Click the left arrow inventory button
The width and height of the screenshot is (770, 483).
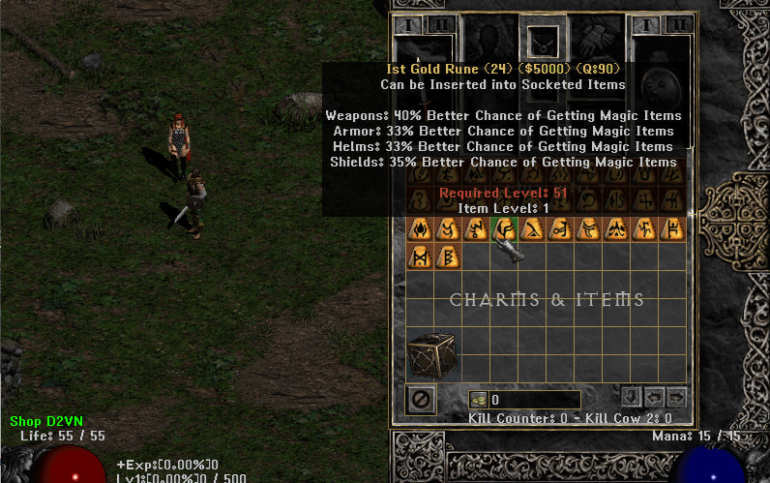[x=654, y=395]
